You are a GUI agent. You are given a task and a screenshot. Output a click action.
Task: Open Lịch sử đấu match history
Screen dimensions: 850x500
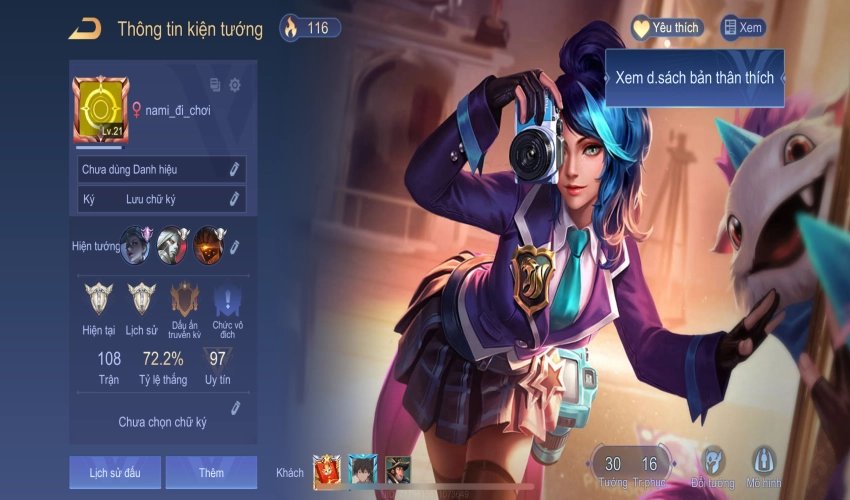(x=114, y=472)
